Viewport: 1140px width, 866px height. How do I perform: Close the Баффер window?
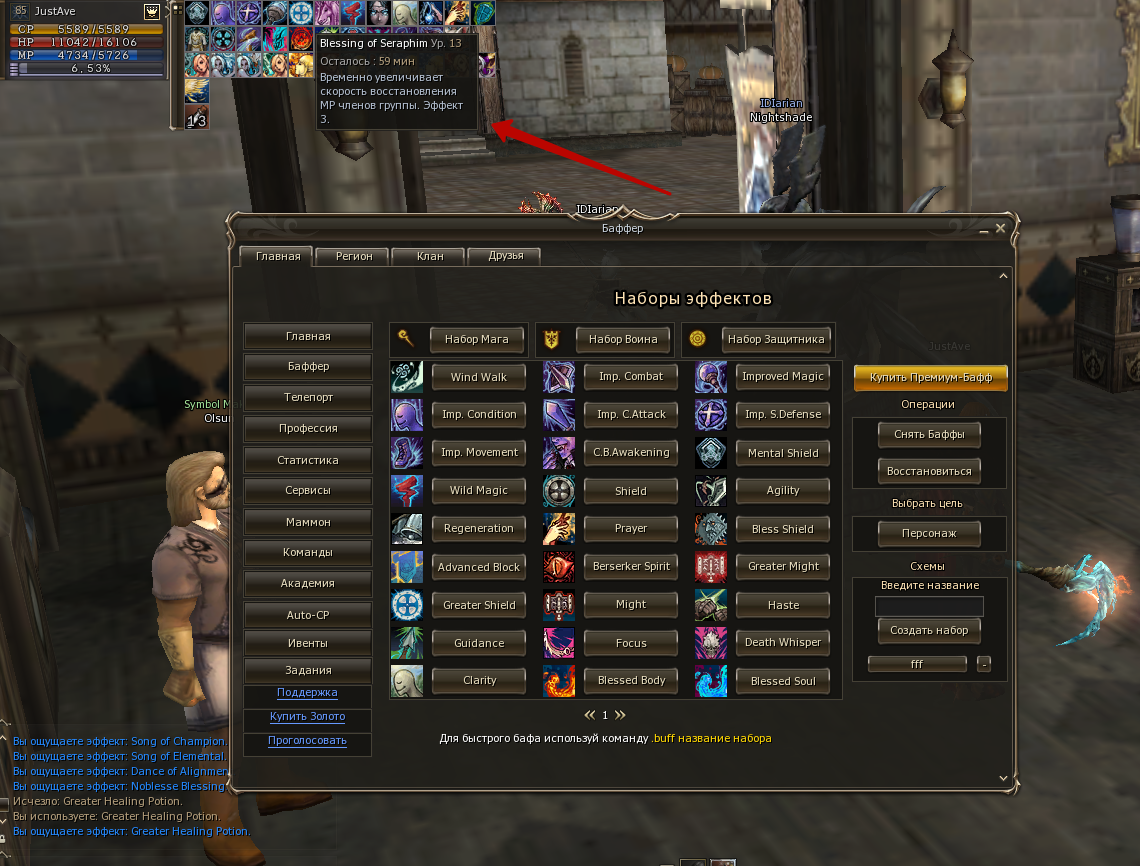pos(1001,229)
